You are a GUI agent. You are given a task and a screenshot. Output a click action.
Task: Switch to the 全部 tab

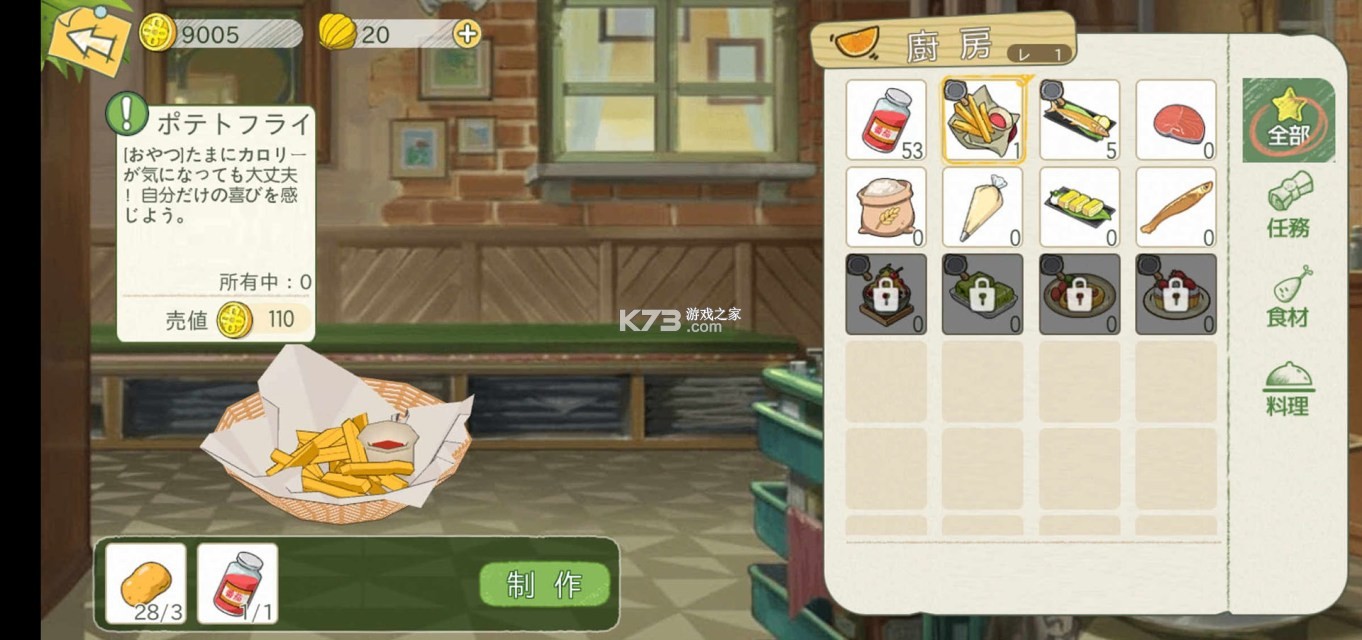point(1288,120)
